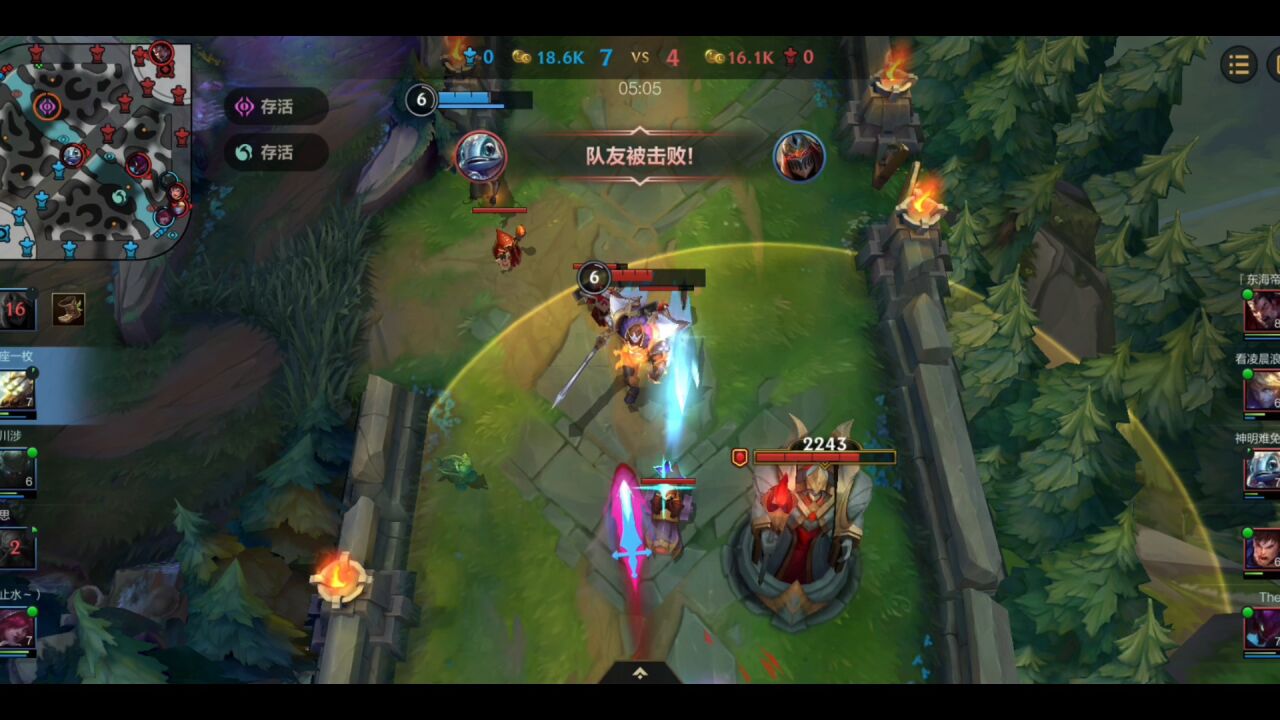The height and width of the screenshot is (720, 1280).
Task: Collapse the player with 16 deaths entry
Action: 18,310
